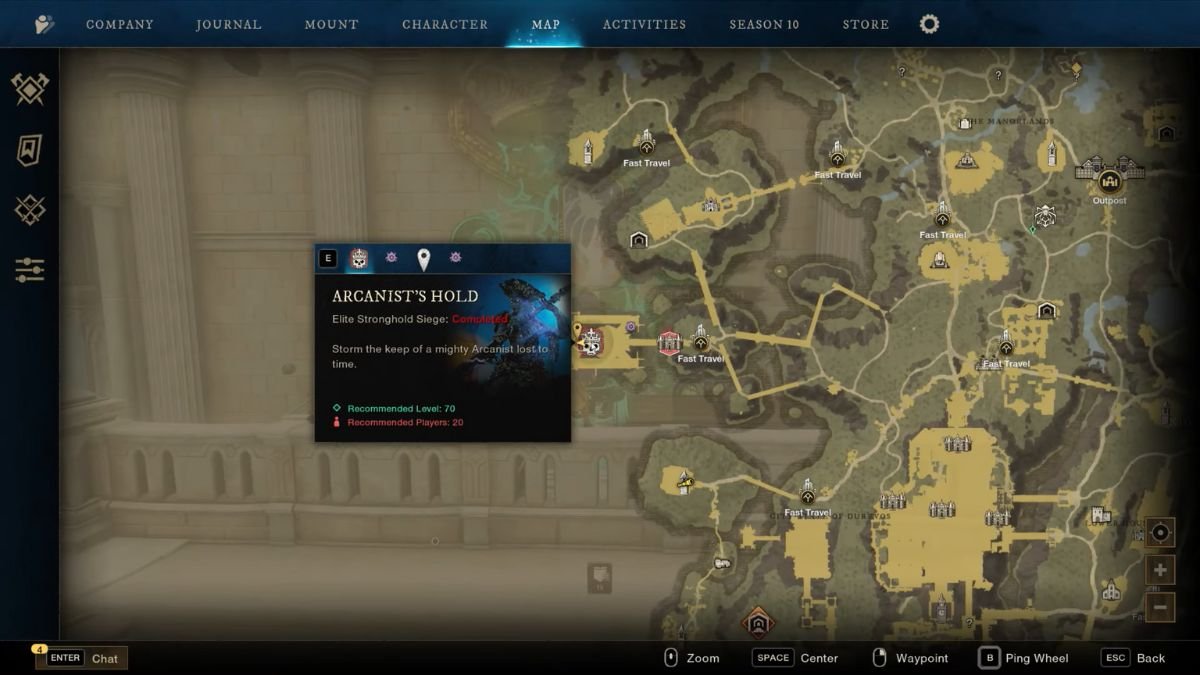Click the Outpost marker on the map
1200x675 pixels.
[x=1109, y=182]
